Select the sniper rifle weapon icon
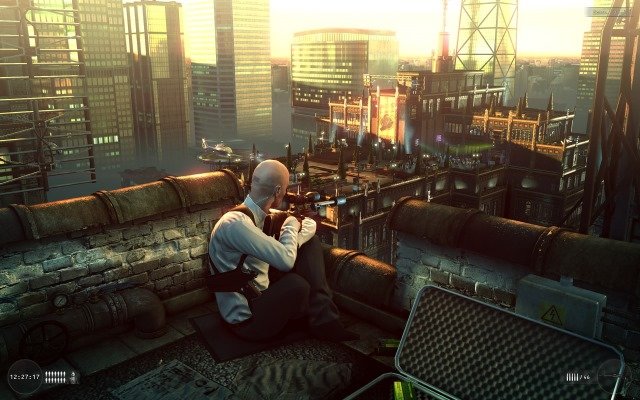Image resolution: width=640 pixels, height=400 pixels. click(x=609, y=375)
